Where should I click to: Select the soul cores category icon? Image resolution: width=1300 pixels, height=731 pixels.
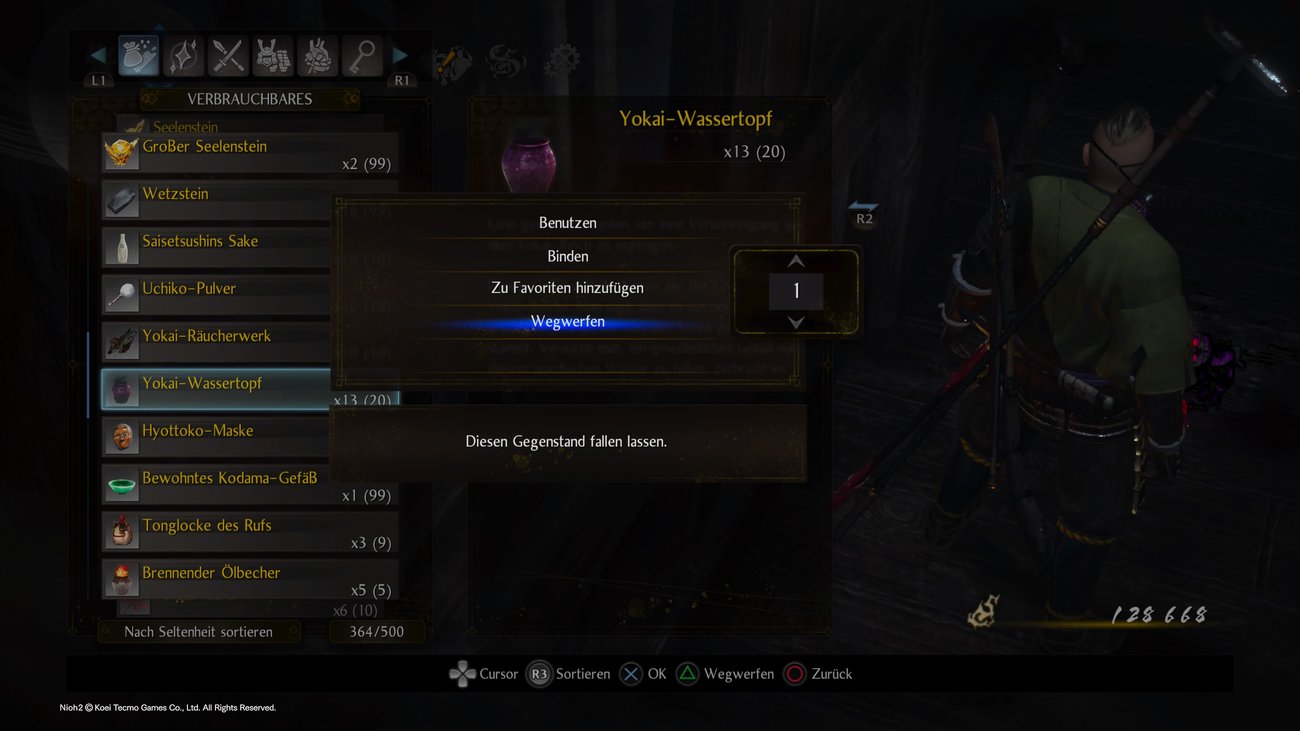click(318, 56)
